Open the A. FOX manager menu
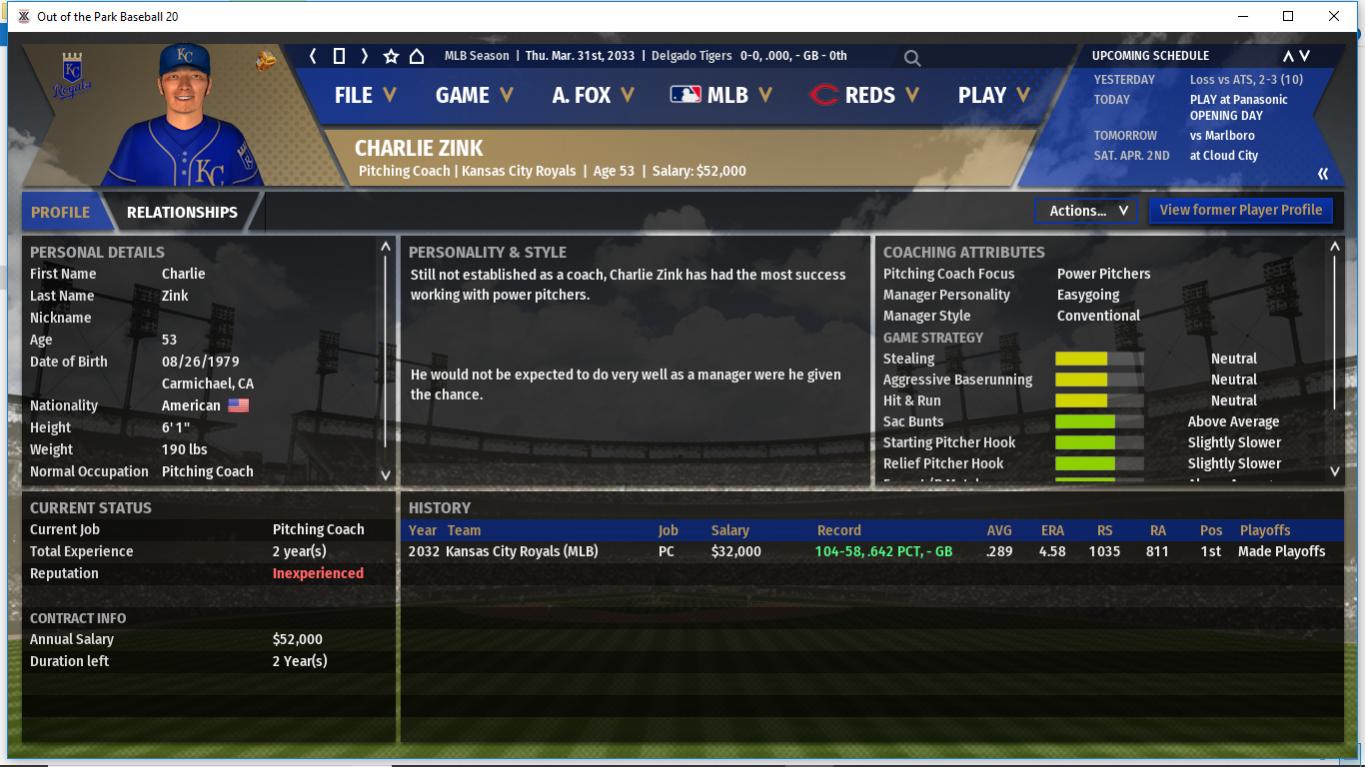Screen dimensions: 1365x767 tap(593, 95)
